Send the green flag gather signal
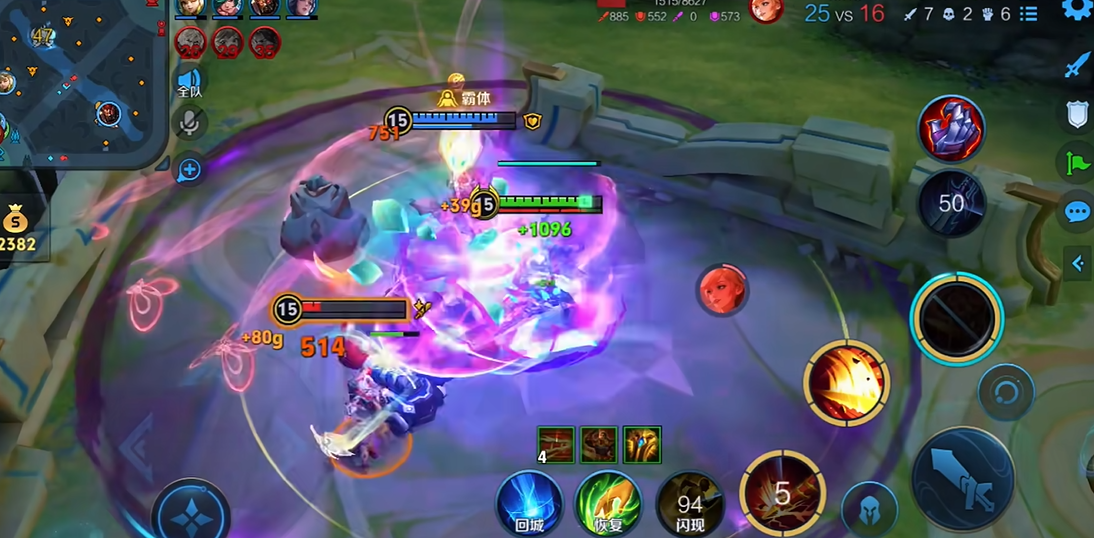Image resolution: width=1094 pixels, height=538 pixels. click(x=1076, y=162)
